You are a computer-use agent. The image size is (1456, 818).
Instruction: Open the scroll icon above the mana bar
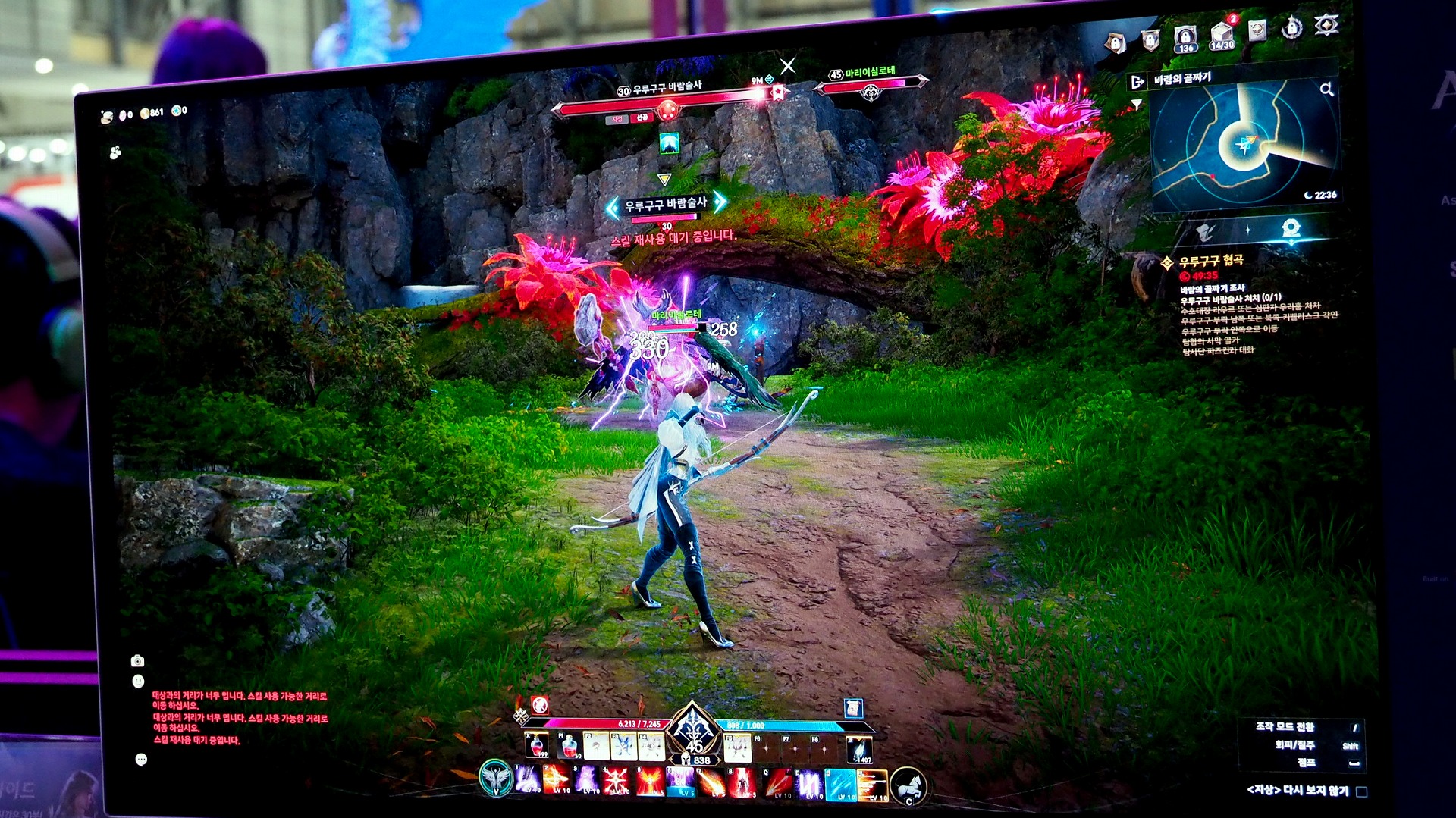853,708
